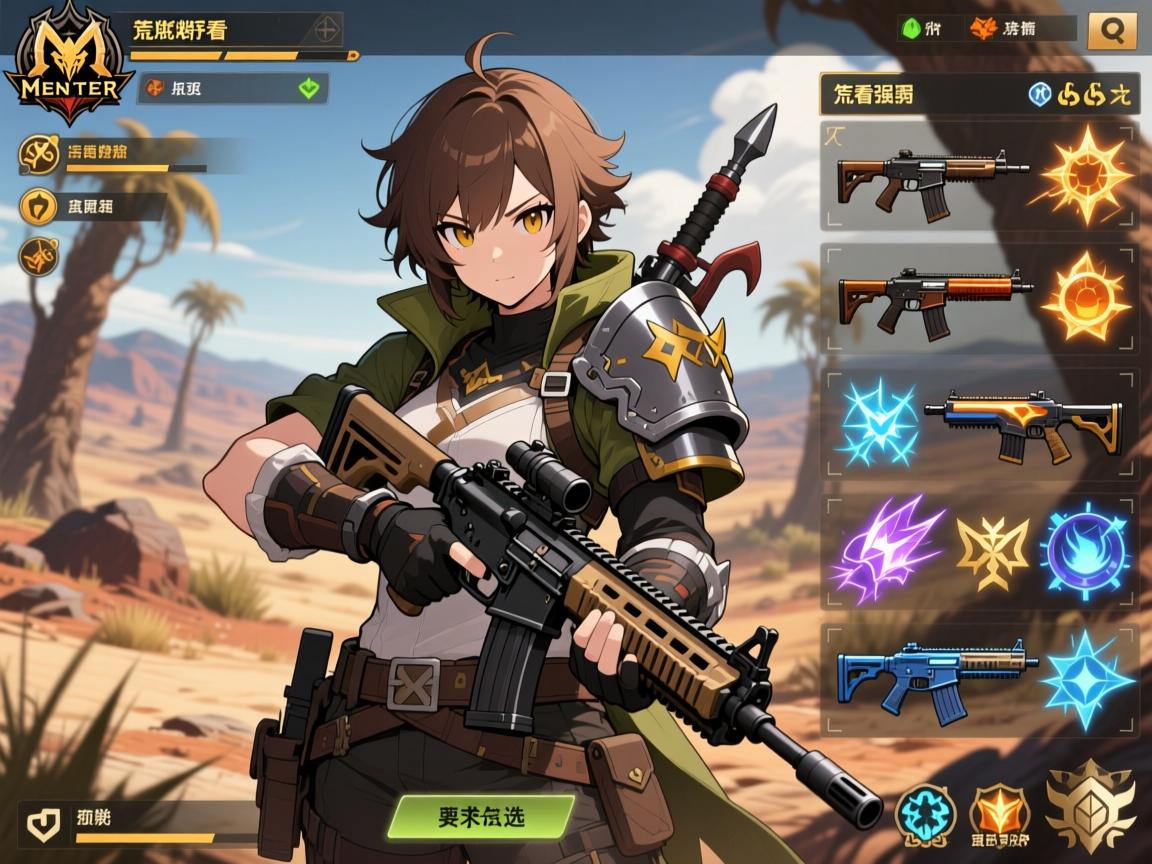Select the golden shield menu icon
This screenshot has width=1152, height=864.
(x=39, y=207)
